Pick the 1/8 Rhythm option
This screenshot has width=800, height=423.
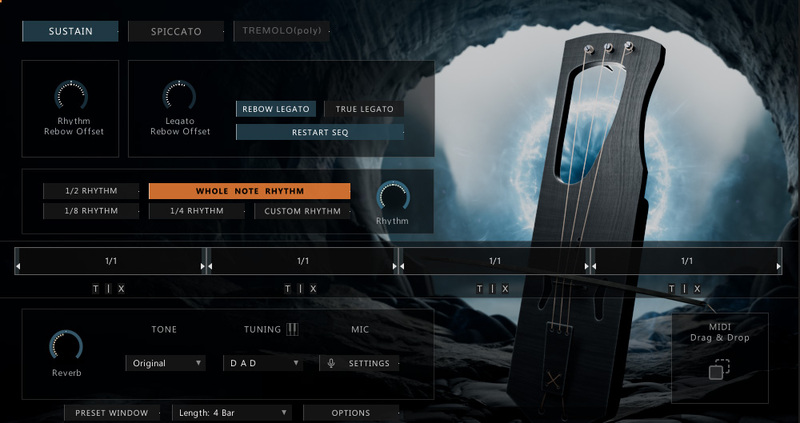94,211
